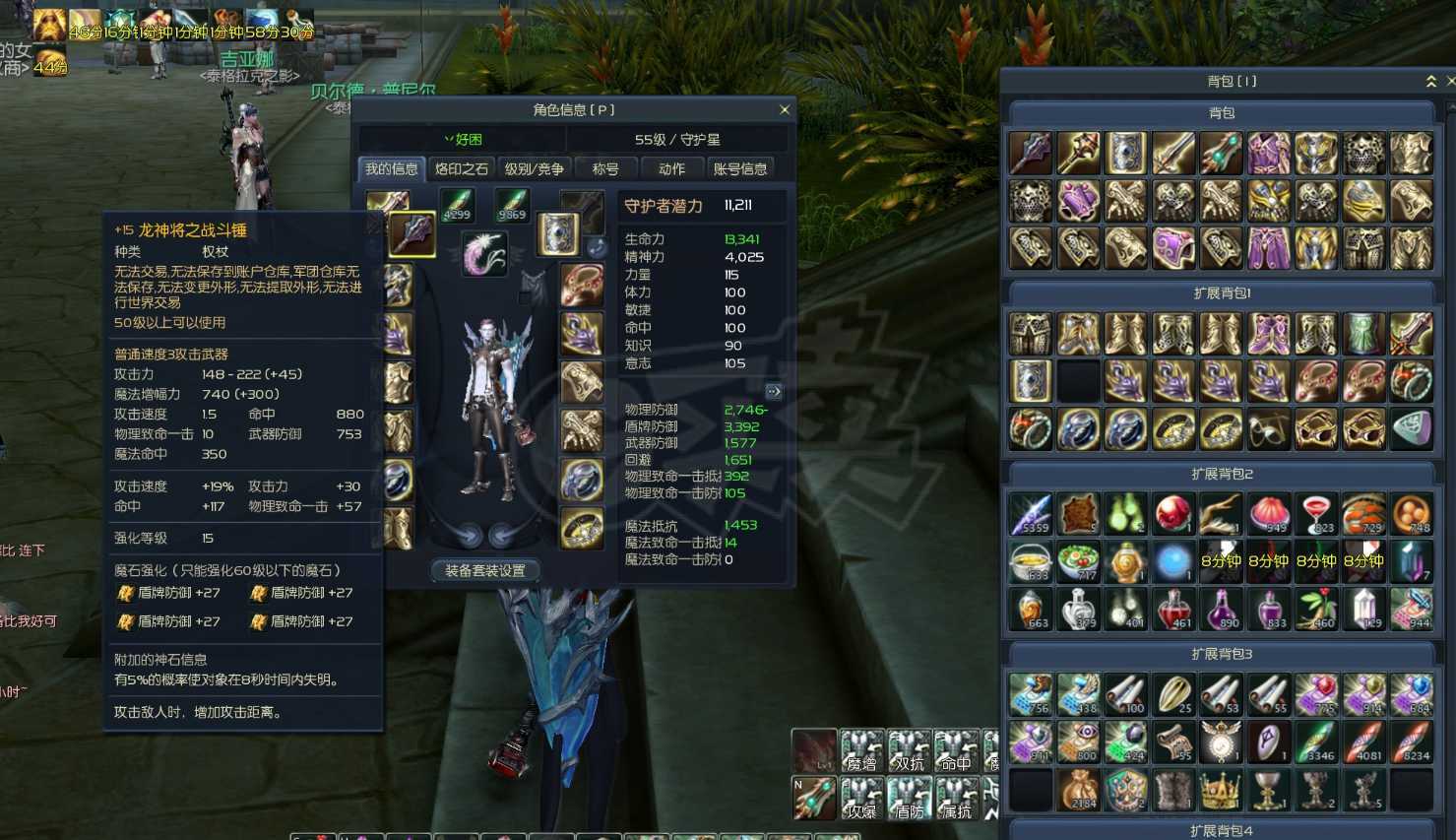
Task: Show the 动作 tab
Action: [672, 169]
